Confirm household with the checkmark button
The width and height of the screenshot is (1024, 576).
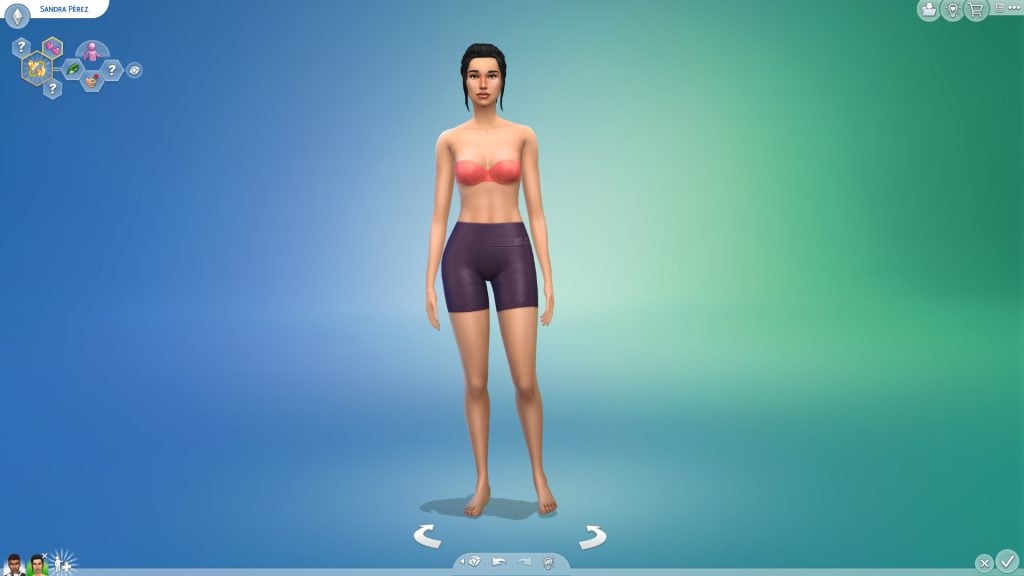click(1007, 561)
